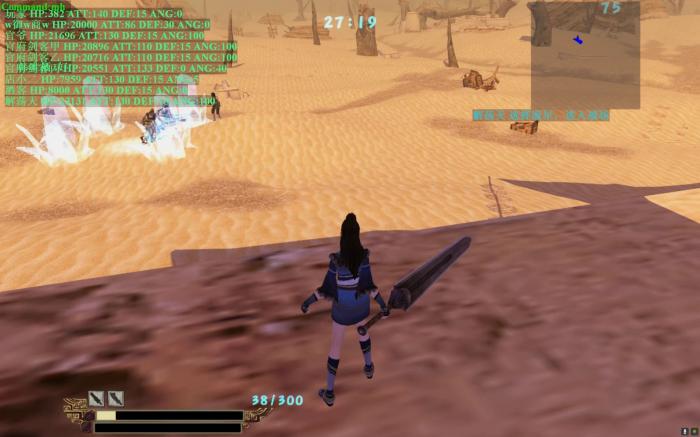The image size is (700, 437).
Task: Select the curved blade weapon icon
Action: pyautogui.click(x=115, y=398)
